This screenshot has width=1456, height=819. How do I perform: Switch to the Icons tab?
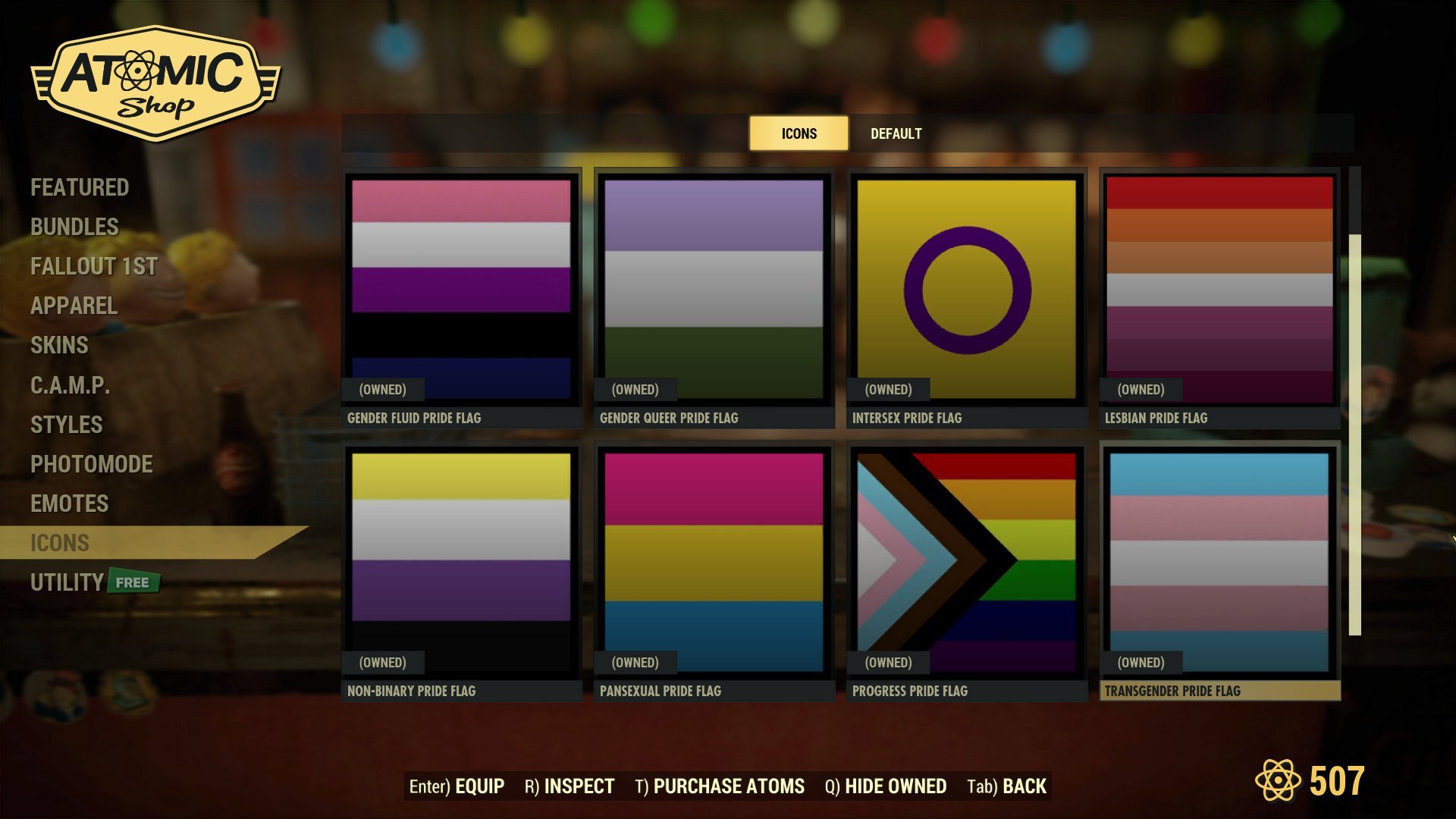[x=798, y=133]
